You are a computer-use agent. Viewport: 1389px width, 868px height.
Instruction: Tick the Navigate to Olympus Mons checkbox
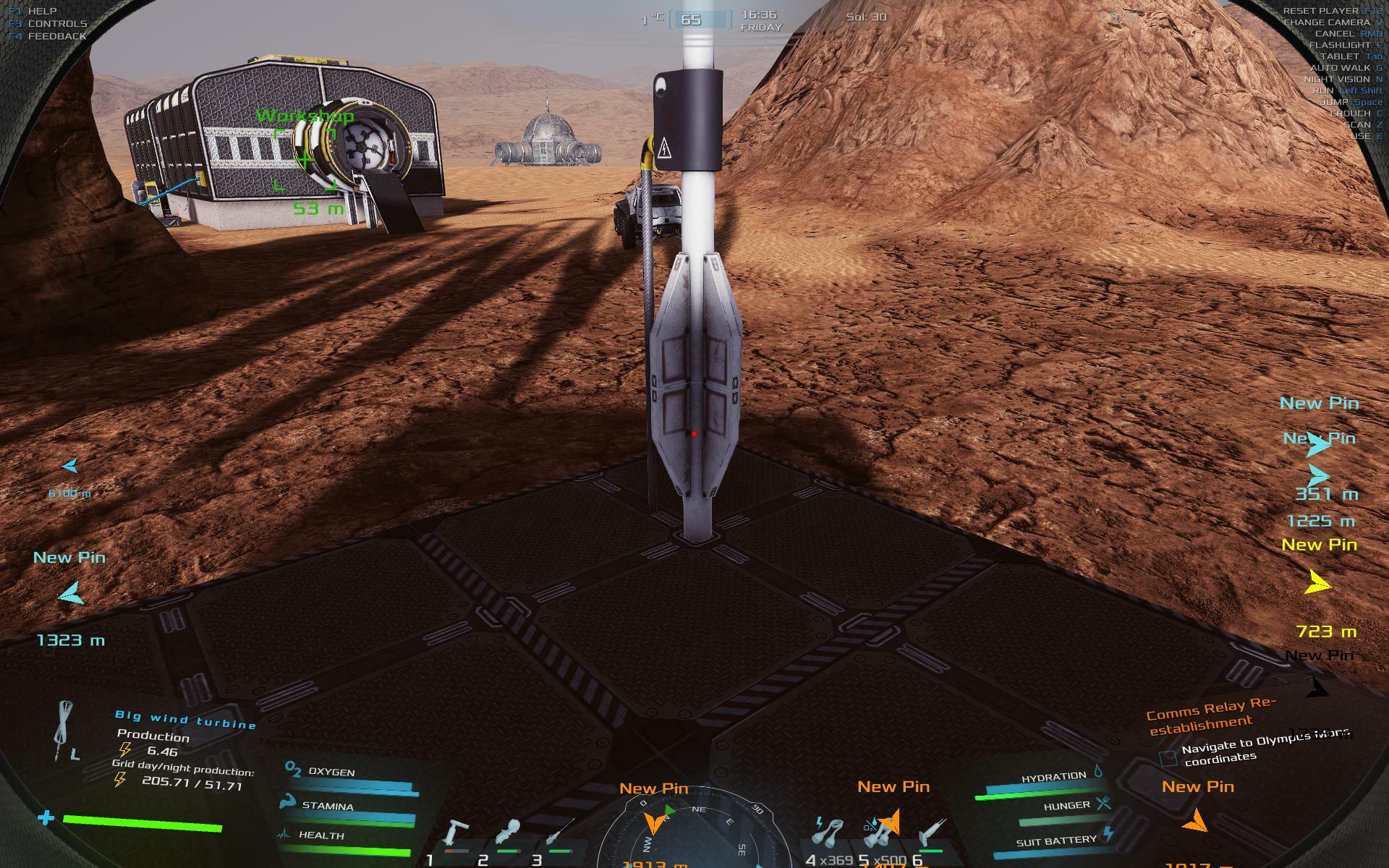[x=1168, y=758]
